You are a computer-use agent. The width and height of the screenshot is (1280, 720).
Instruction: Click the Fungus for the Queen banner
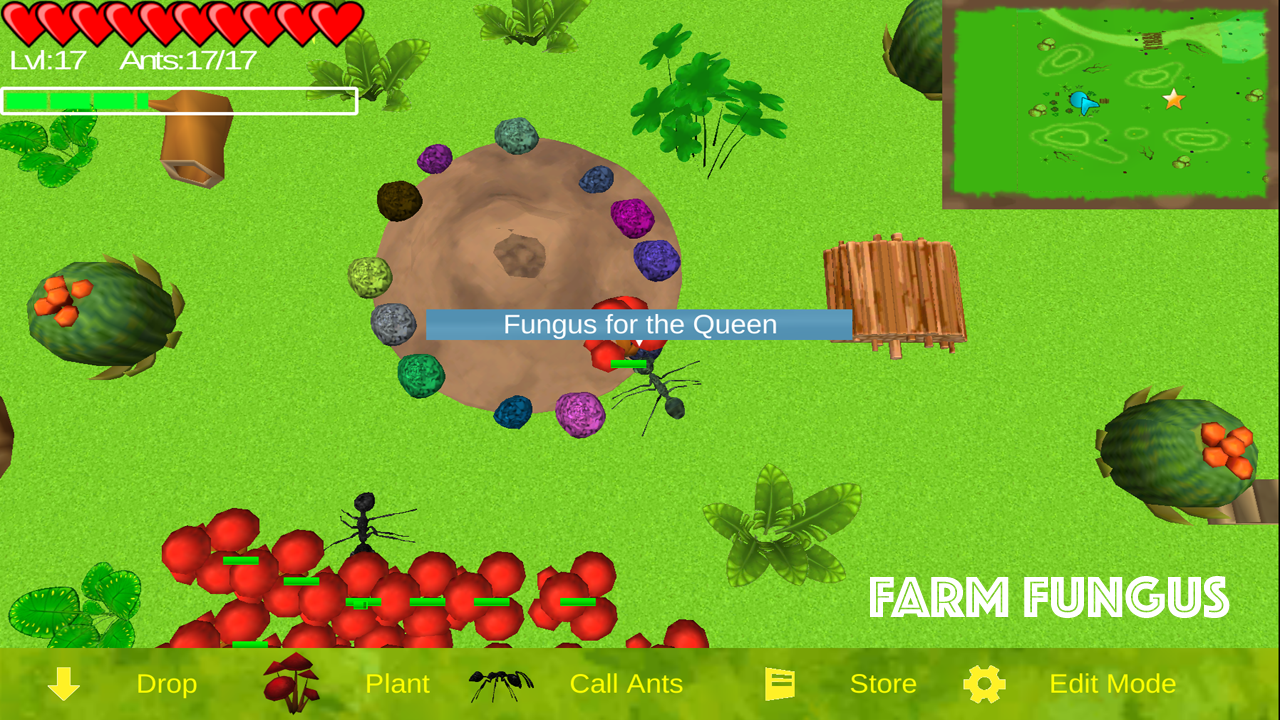639,324
